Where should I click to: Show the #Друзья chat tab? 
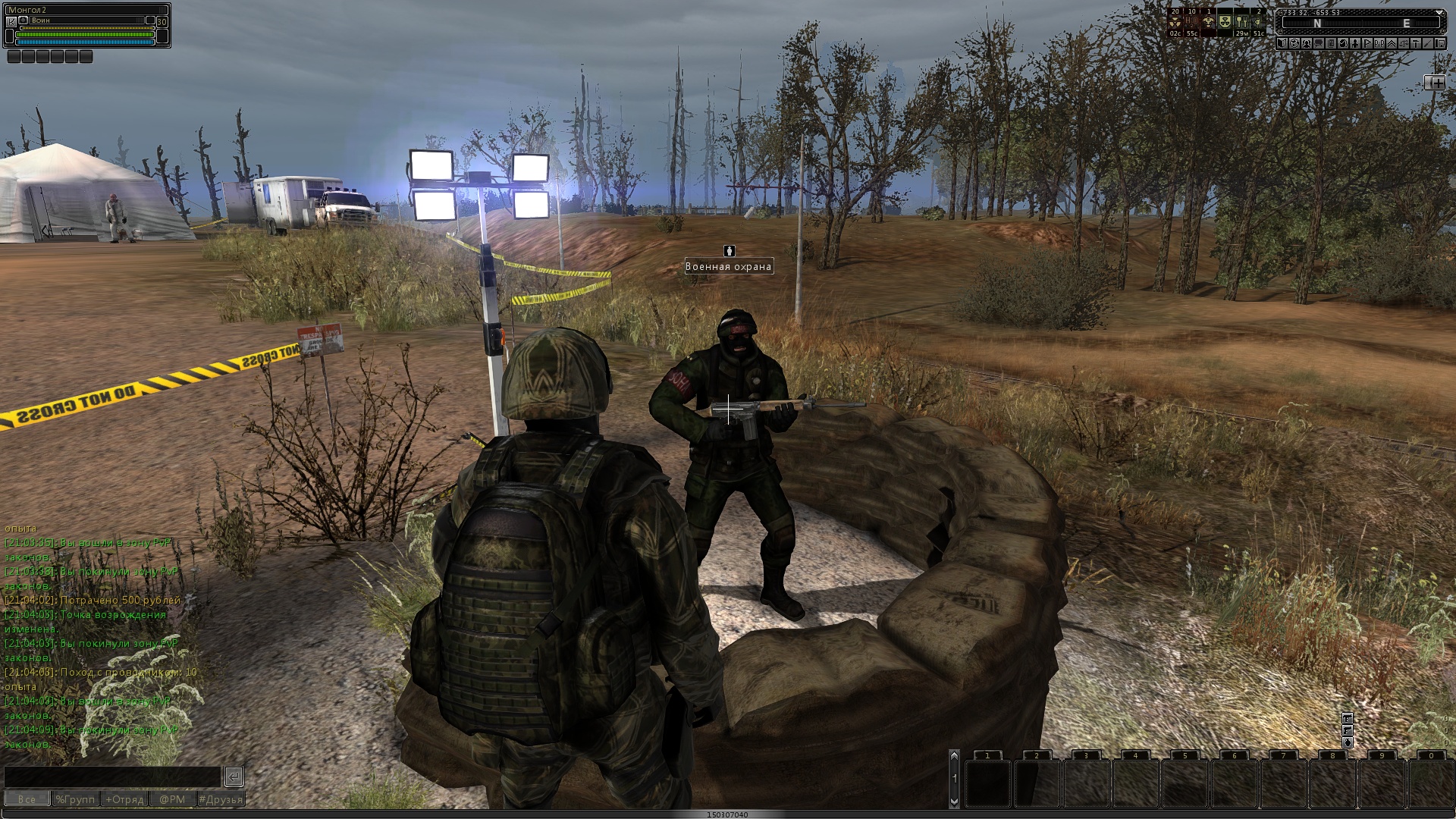click(221, 799)
